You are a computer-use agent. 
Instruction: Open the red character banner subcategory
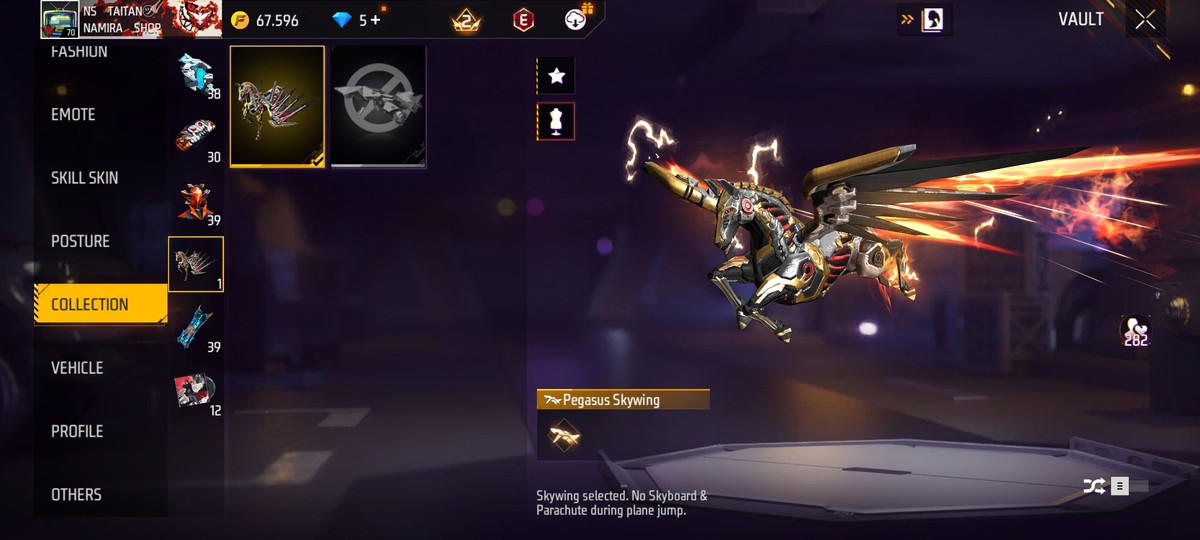pos(196,390)
